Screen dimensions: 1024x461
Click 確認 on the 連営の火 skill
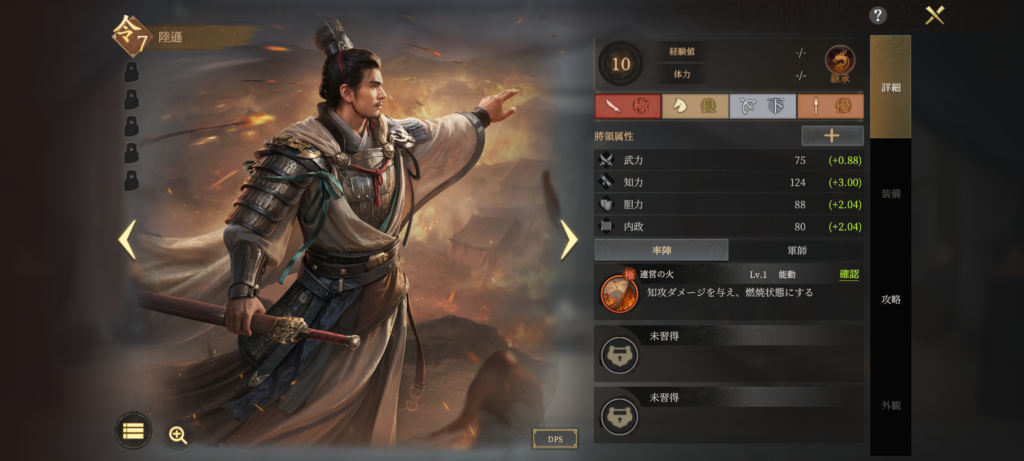tap(849, 274)
